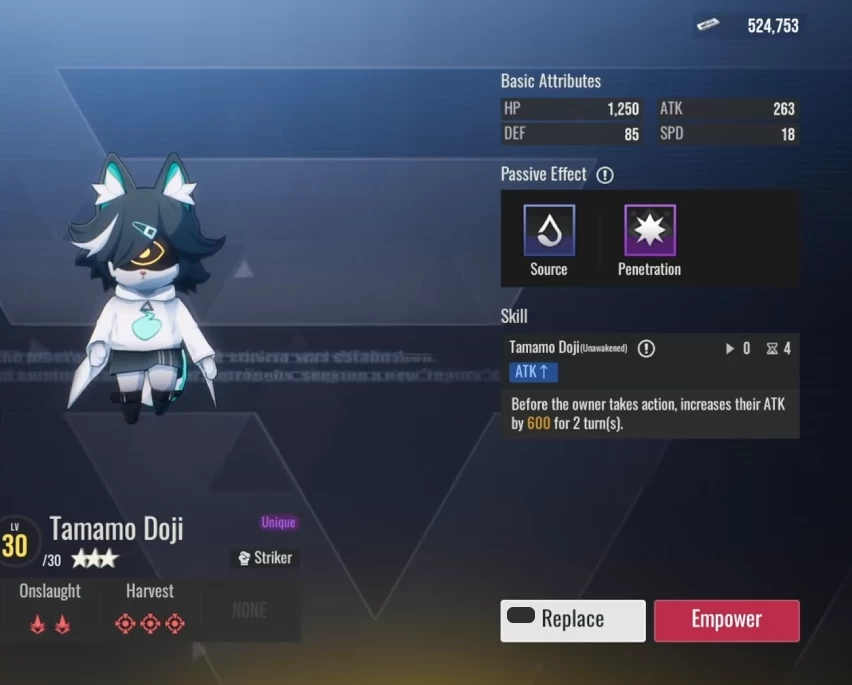This screenshot has width=852, height=685.
Task: Show the Tamamo Doji skill info
Action: [646, 348]
